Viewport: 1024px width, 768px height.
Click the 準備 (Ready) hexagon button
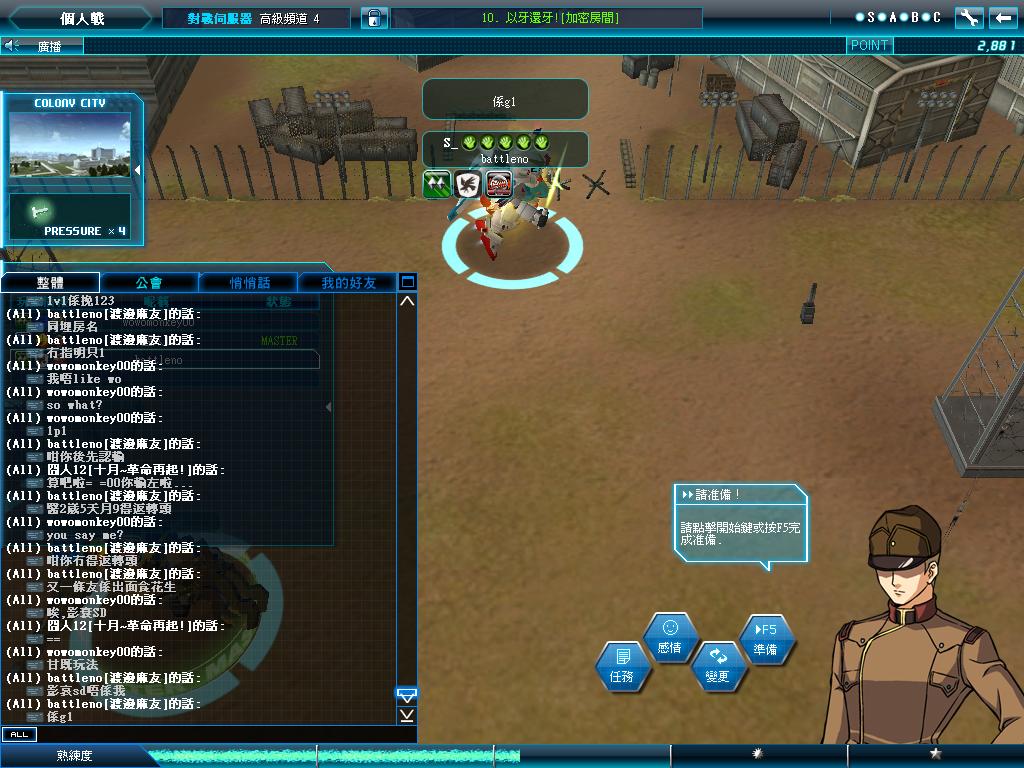pos(766,640)
